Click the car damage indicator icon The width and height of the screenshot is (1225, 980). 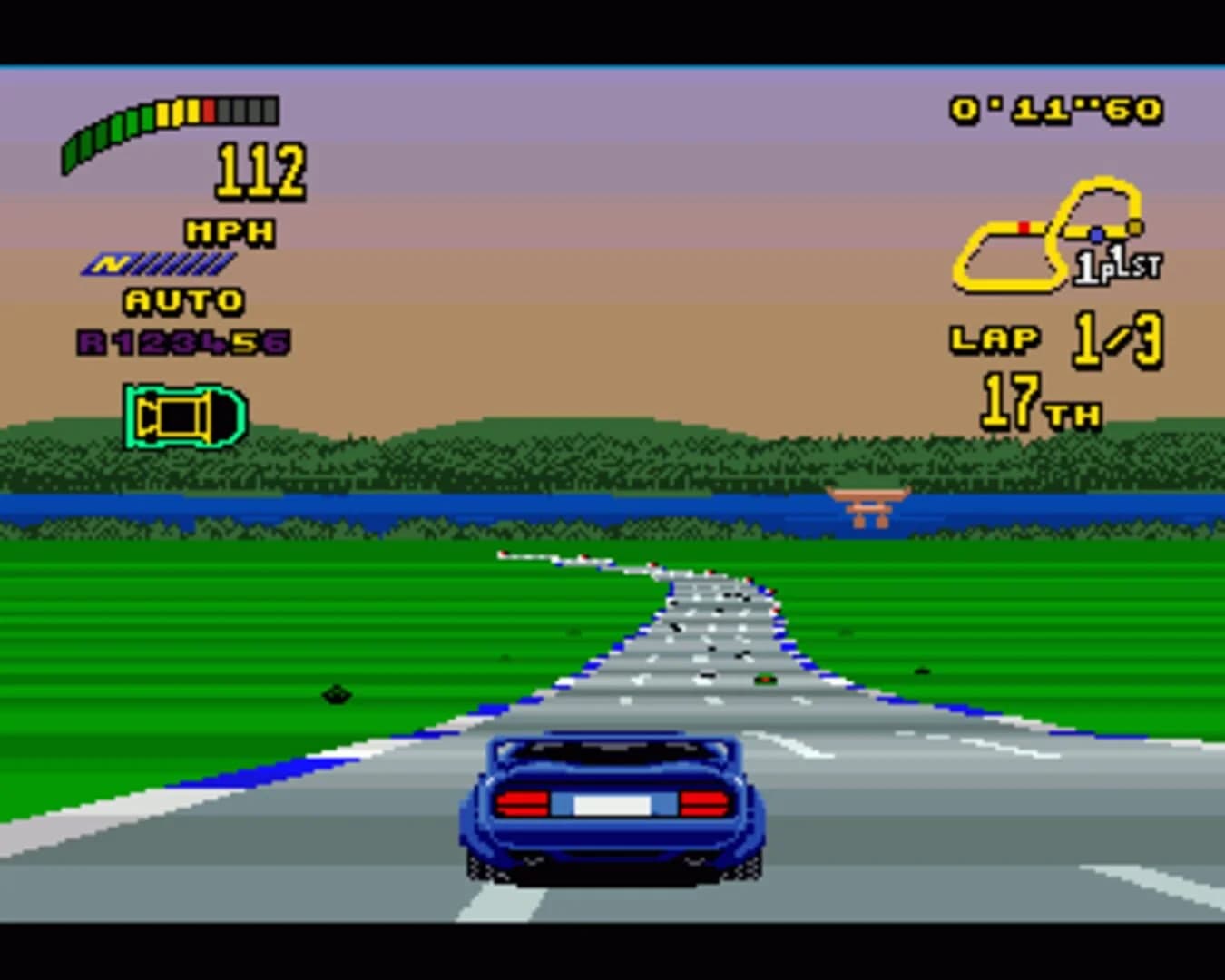point(186,416)
